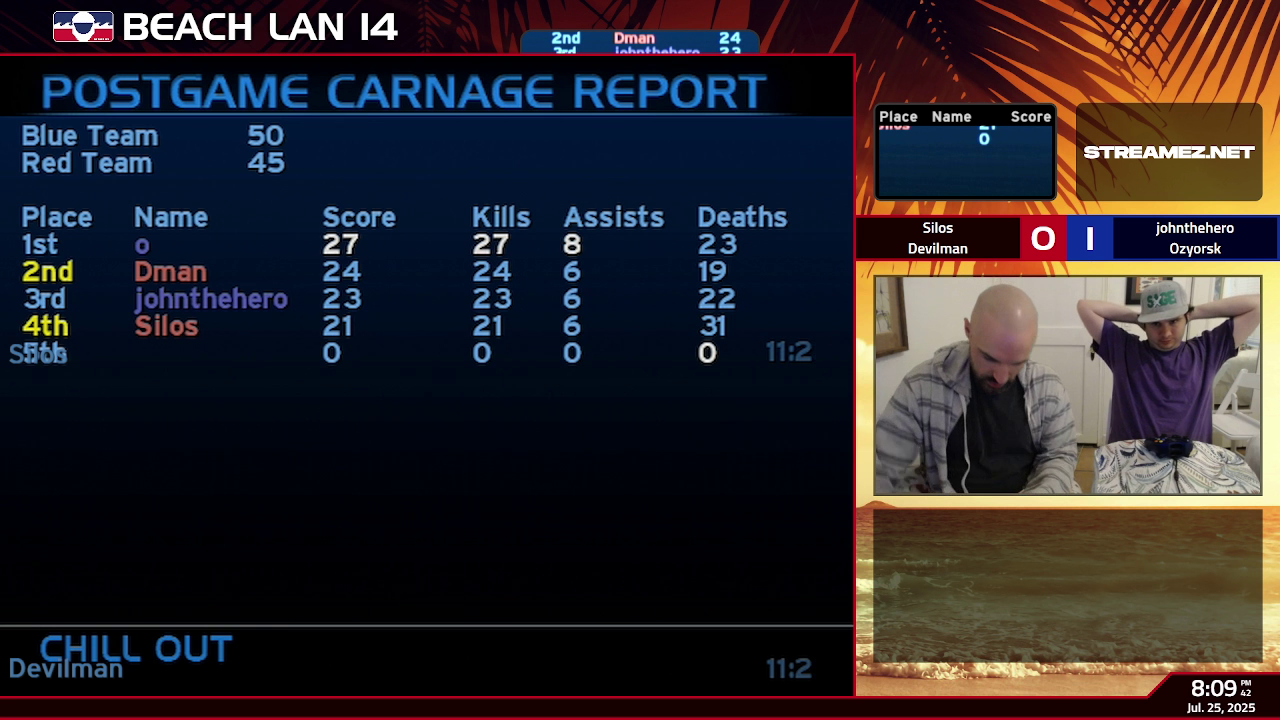Viewport: 1280px width, 720px height.
Task: Click the Score column header in the mini scoreboard
Action: pos(1030,116)
